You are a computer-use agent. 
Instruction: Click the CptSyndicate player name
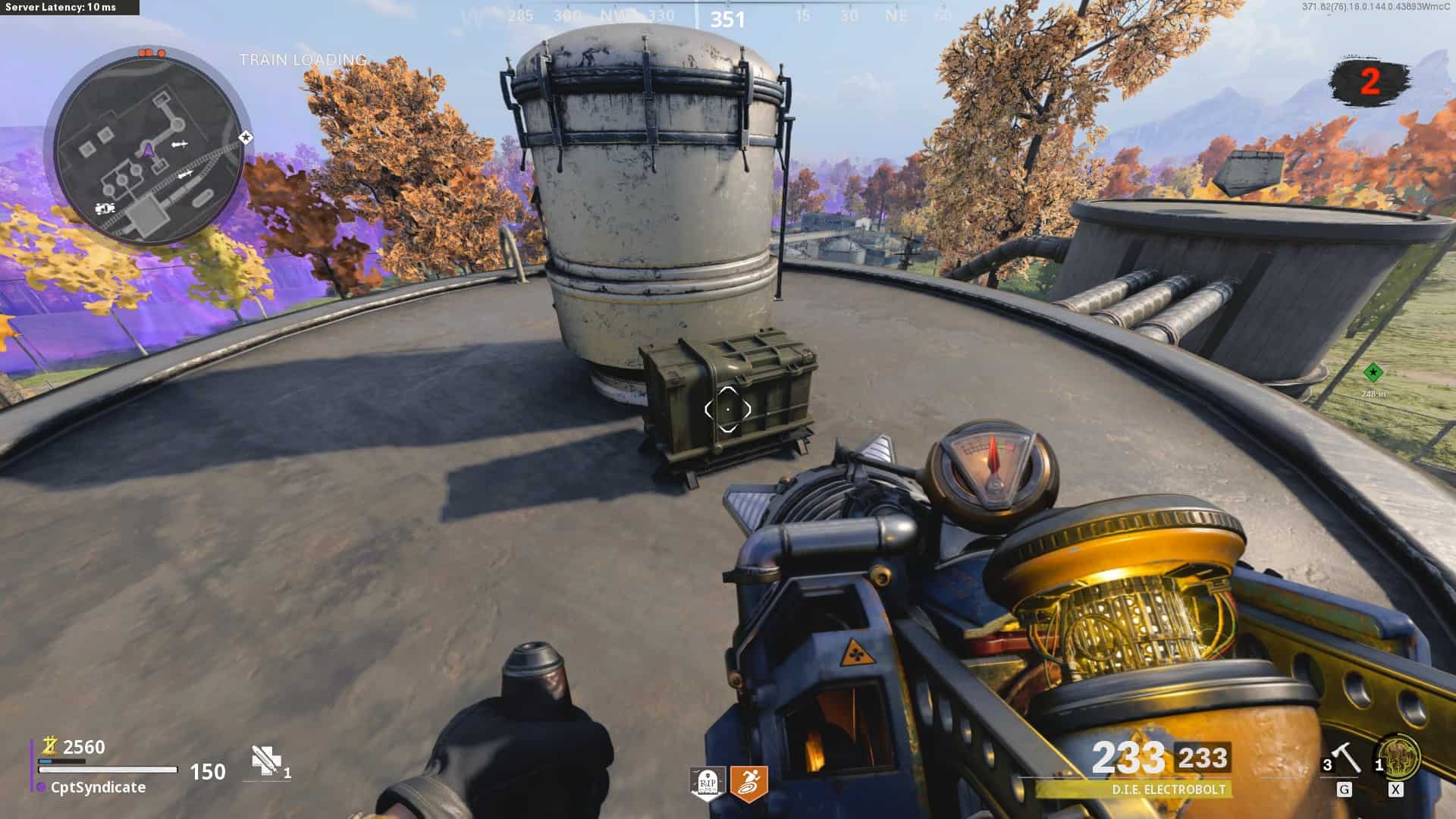98,787
